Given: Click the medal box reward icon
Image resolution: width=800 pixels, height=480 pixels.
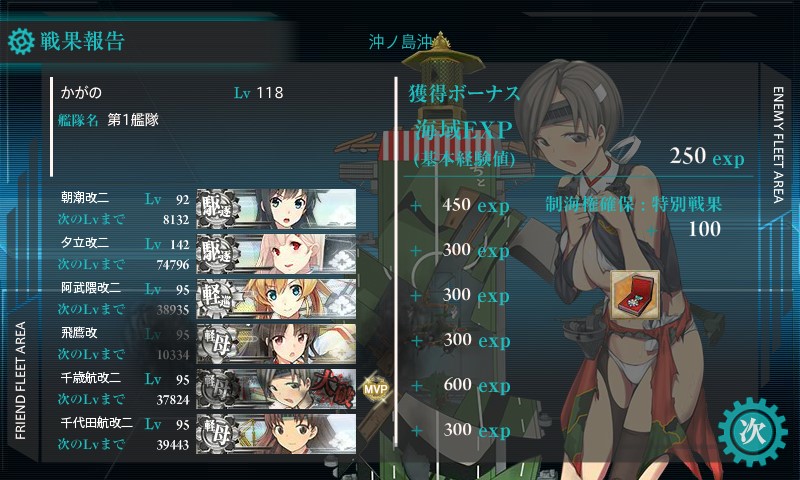Looking at the screenshot, I should pyautogui.click(x=634, y=293).
